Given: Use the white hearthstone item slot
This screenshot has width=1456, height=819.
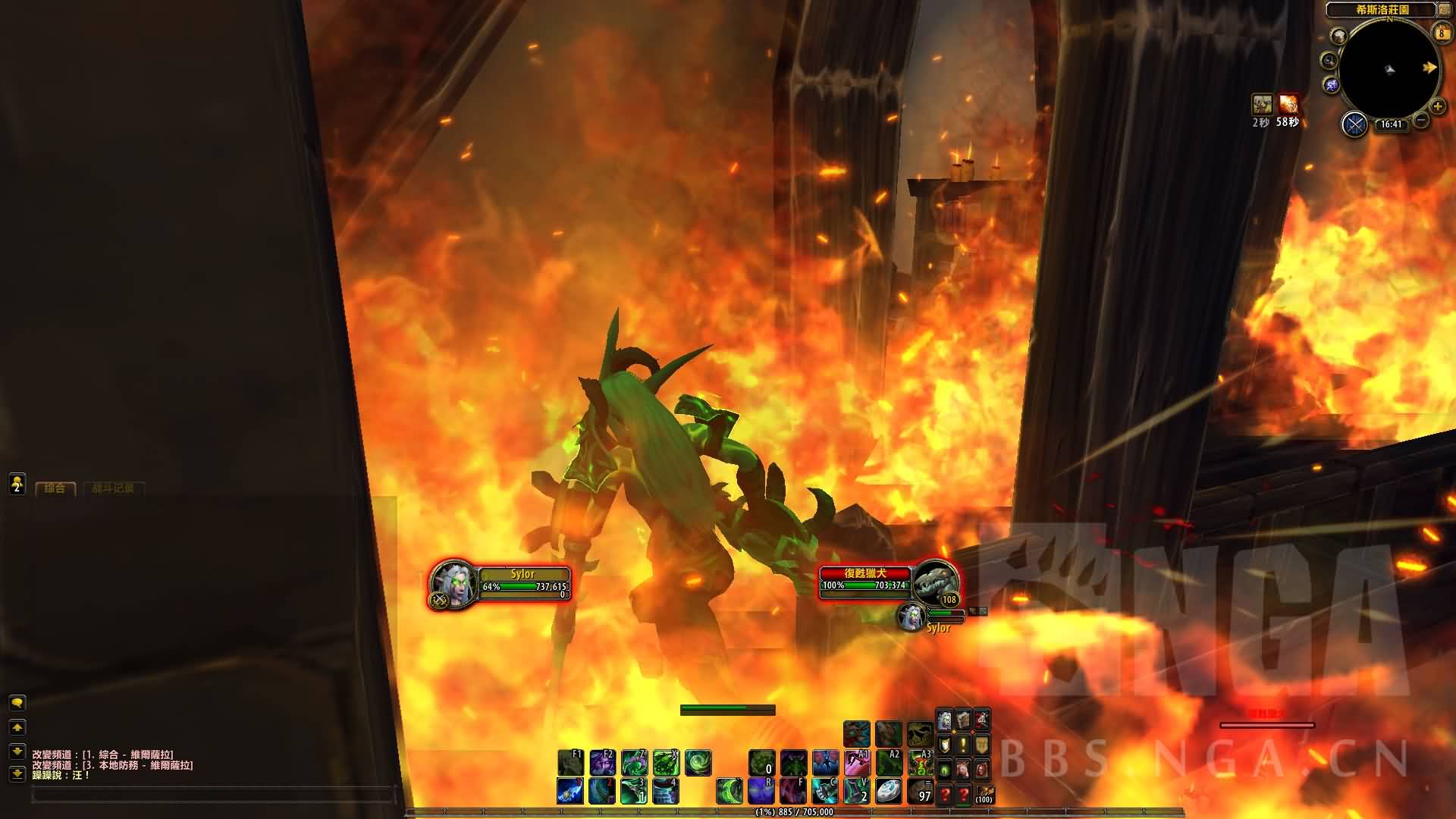Looking at the screenshot, I should coord(888,791).
